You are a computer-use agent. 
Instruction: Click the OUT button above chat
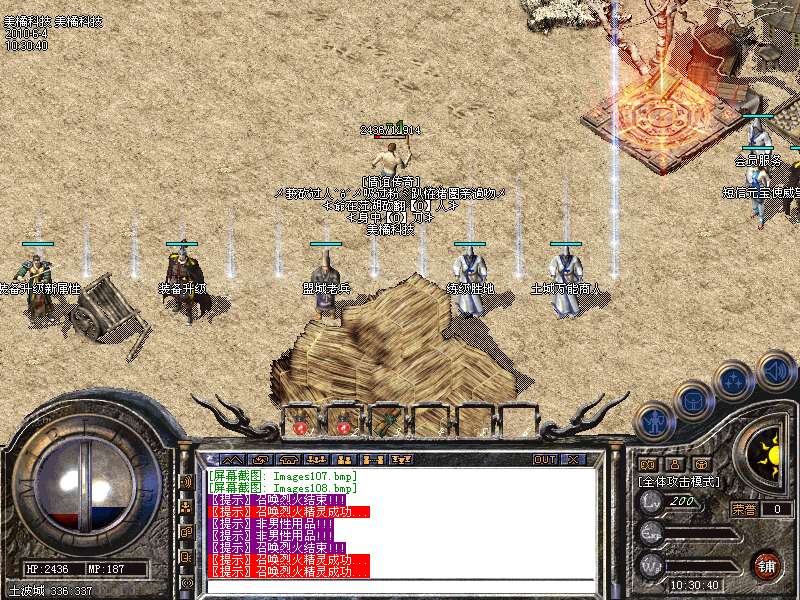point(544,459)
